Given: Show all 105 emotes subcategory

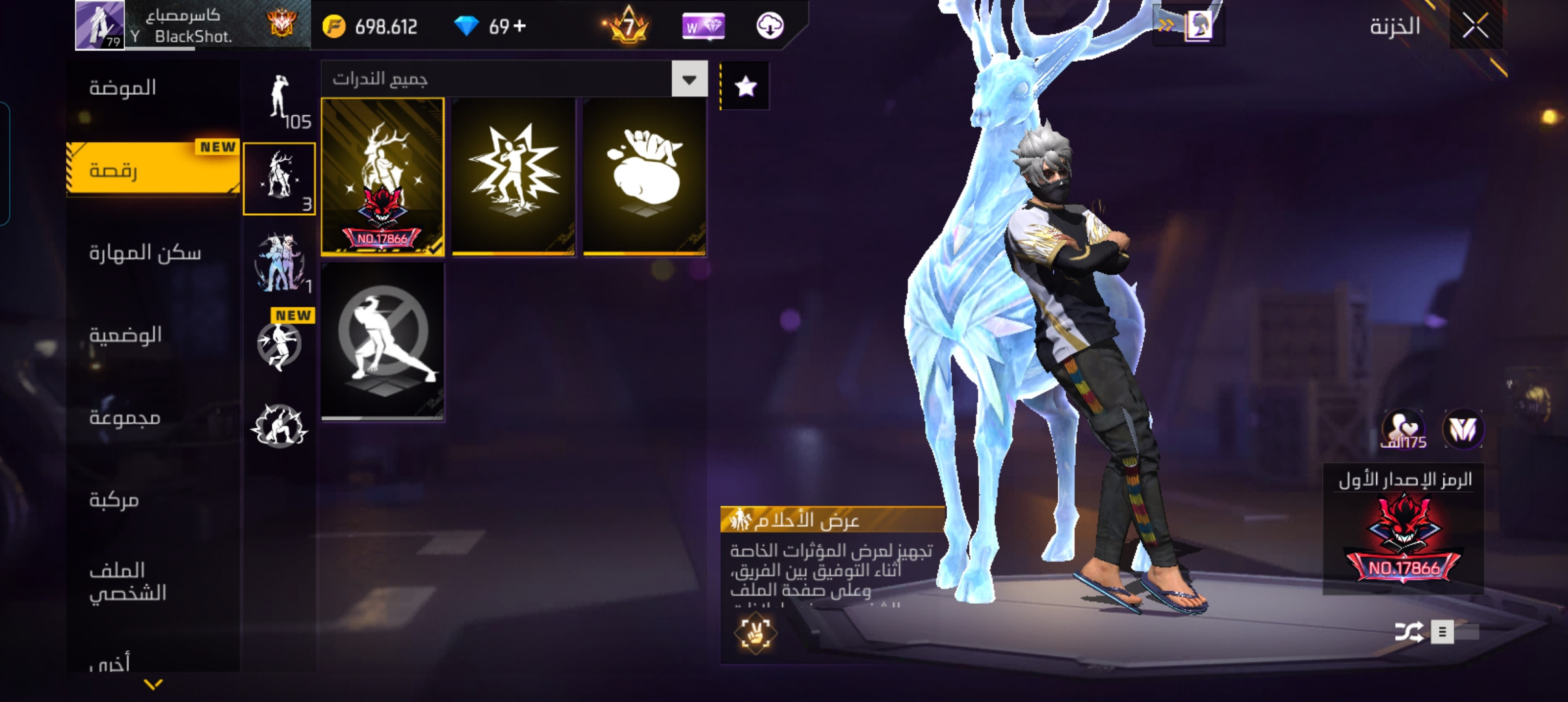Looking at the screenshot, I should 280,101.
